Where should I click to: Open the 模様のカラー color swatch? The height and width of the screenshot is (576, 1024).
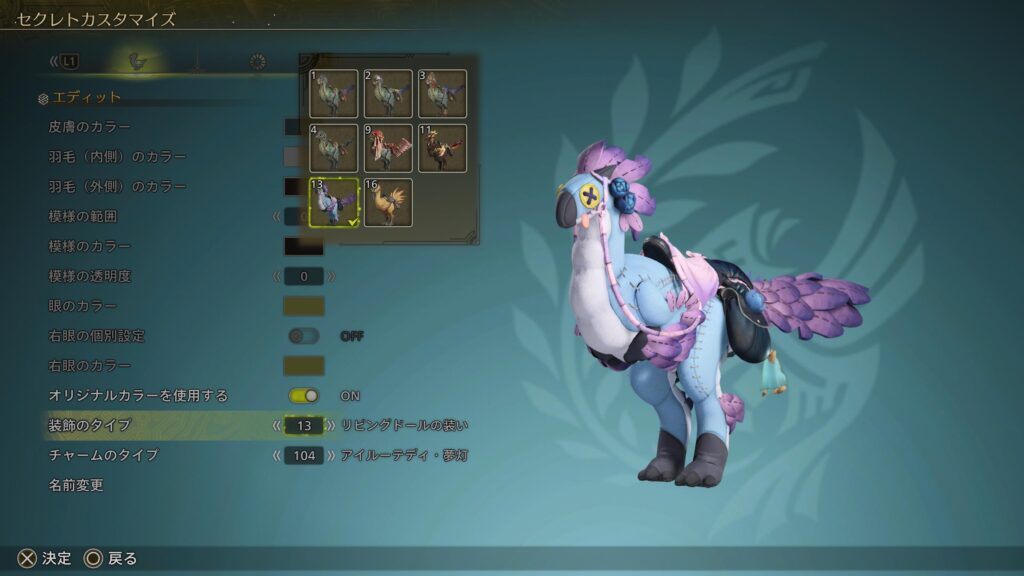304,246
